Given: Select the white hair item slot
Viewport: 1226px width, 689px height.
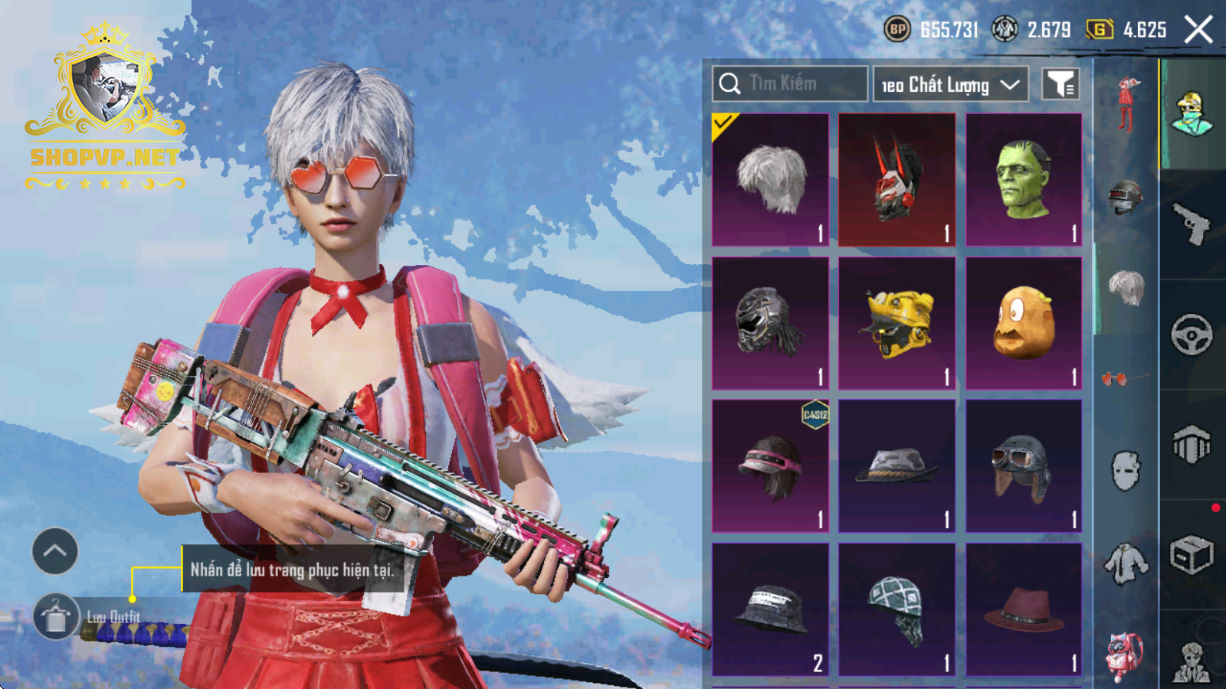Looking at the screenshot, I should click(770, 180).
